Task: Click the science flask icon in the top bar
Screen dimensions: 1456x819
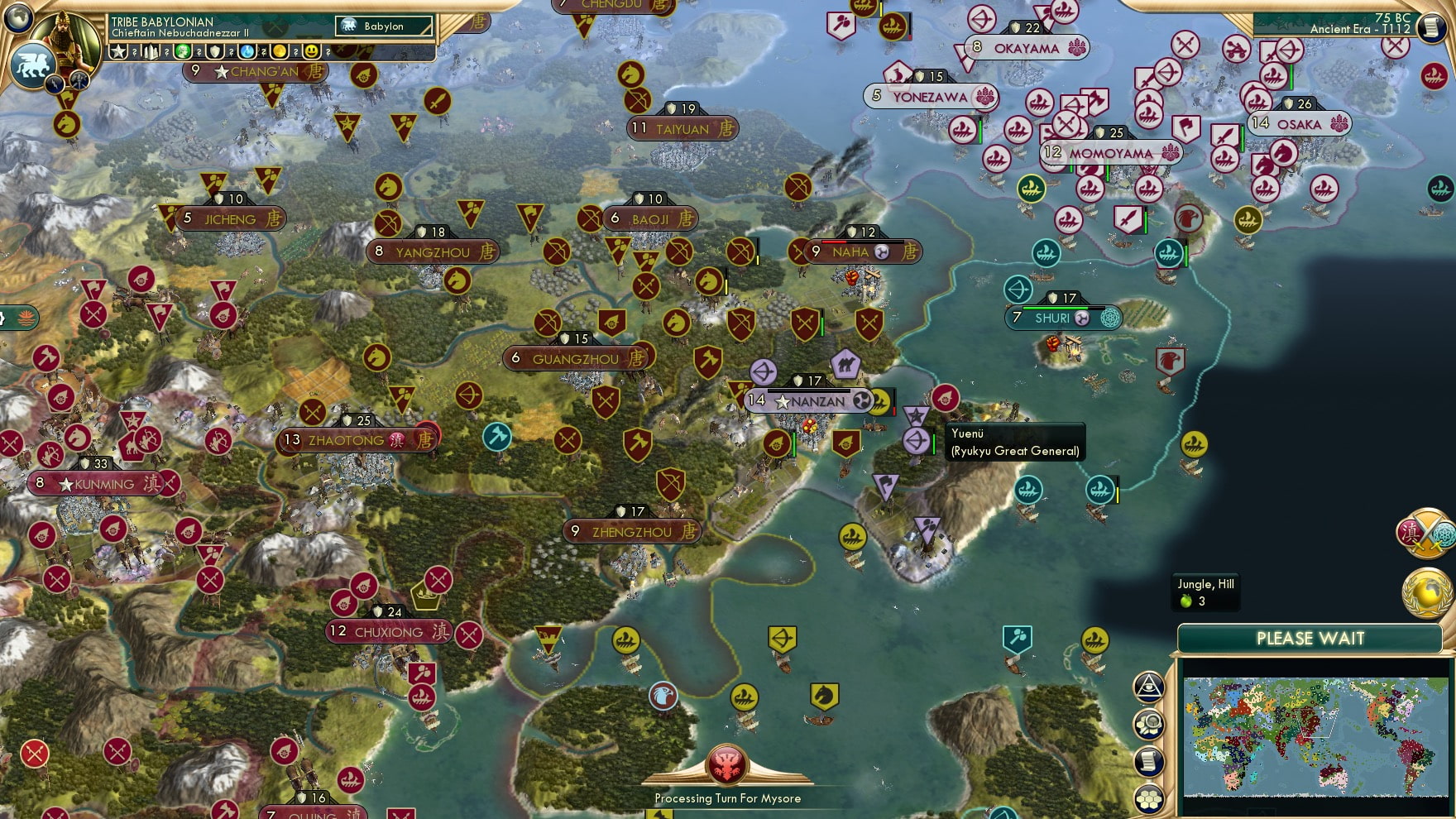Action: click(x=246, y=52)
